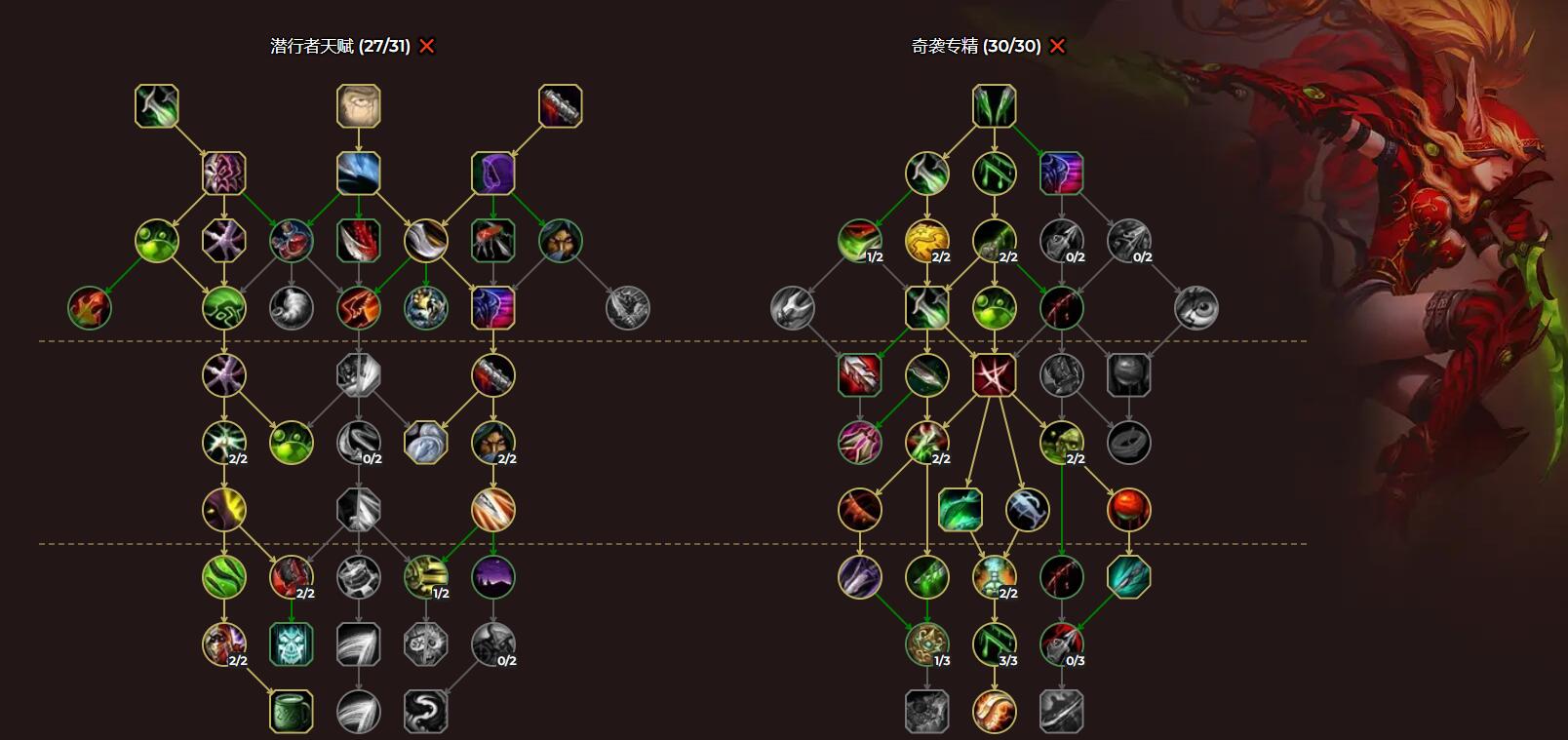The image size is (1568, 740).
Task: Select the twin green daggers talent
Action: (995, 106)
